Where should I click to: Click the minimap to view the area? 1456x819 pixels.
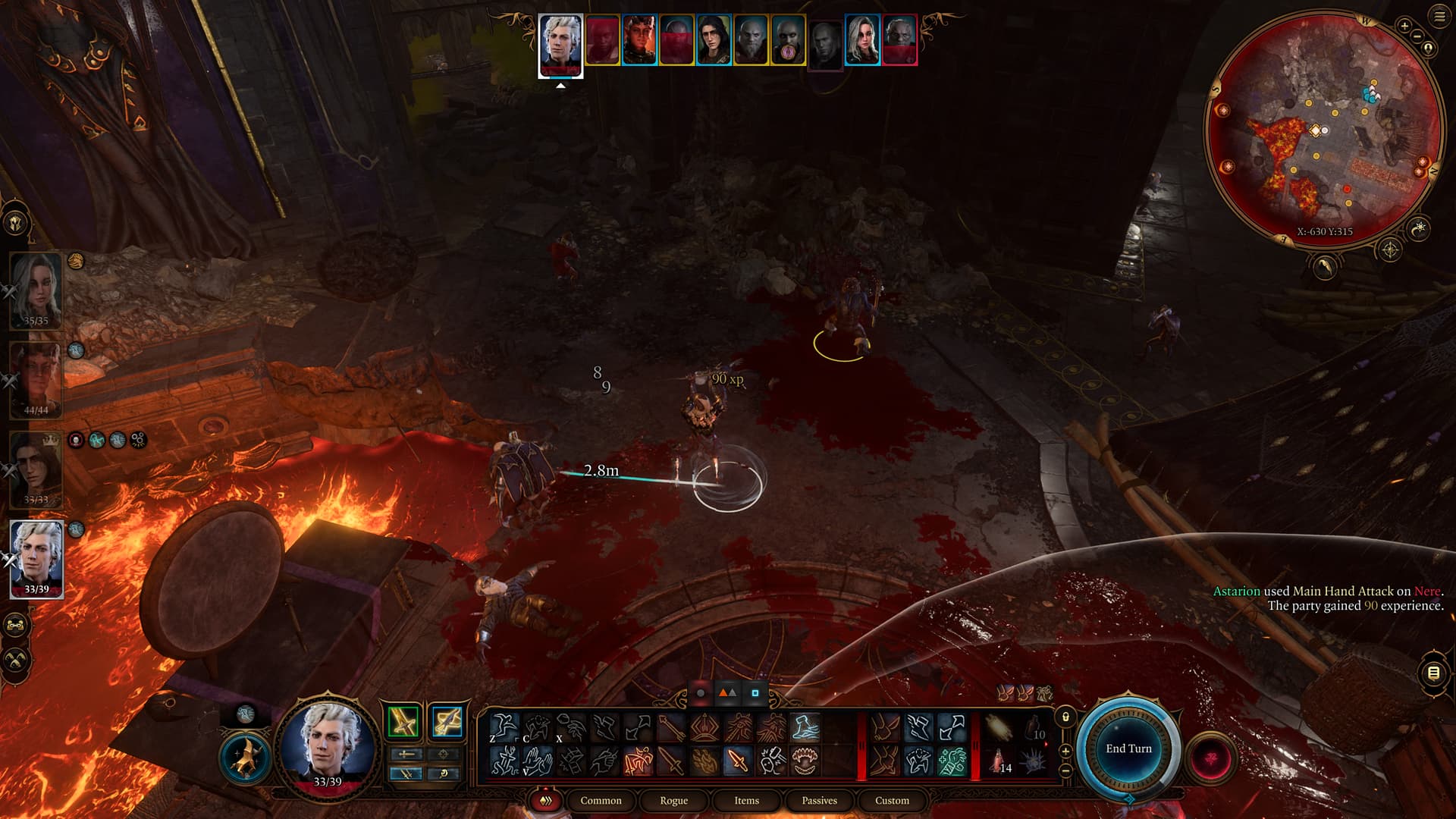pos(1323,129)
